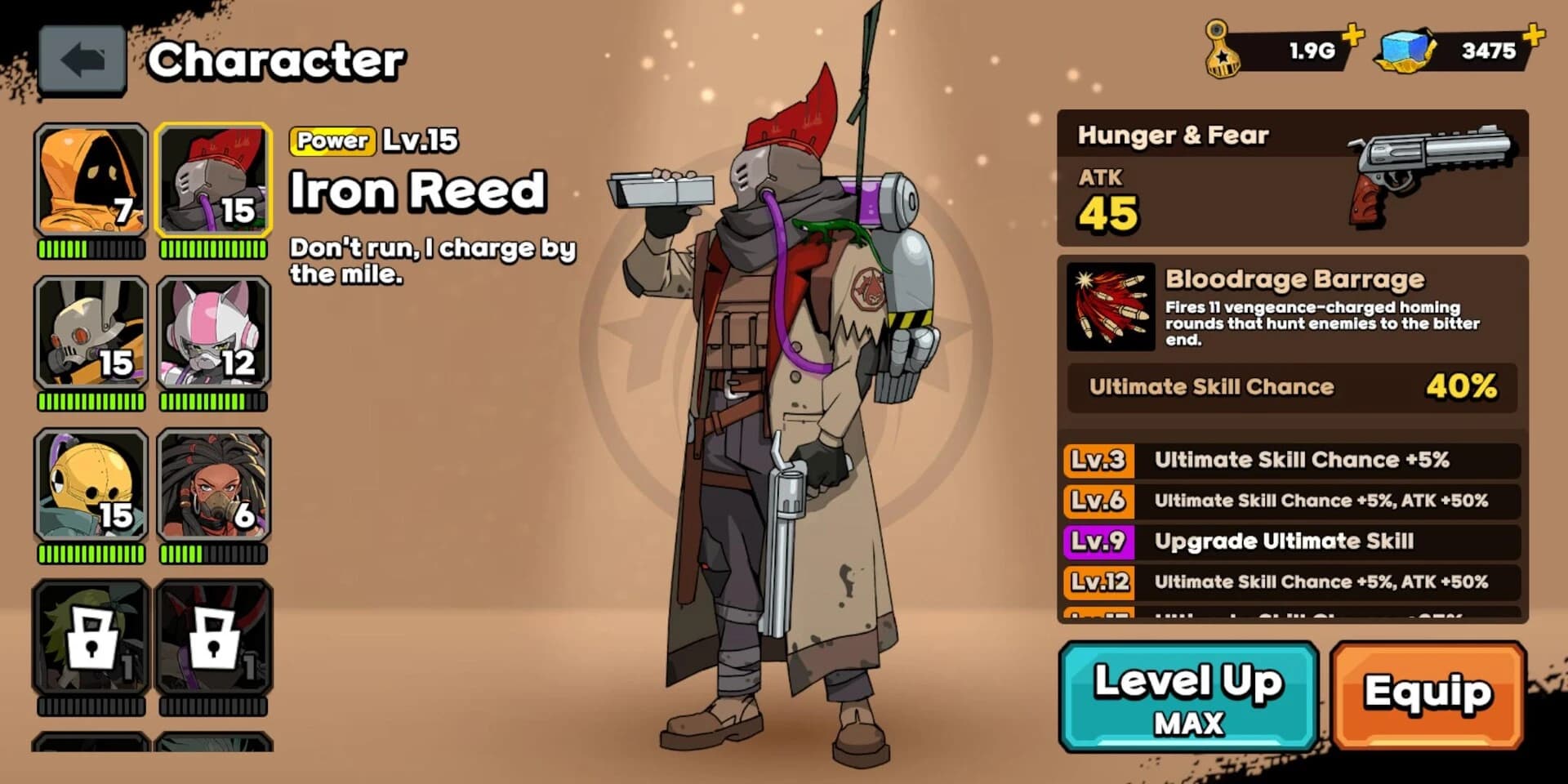This screenshot has height=784, width=1568.
Task: Select the Lv.9 Upgrade Ultimate Skill row
Action: (1292, 541)
